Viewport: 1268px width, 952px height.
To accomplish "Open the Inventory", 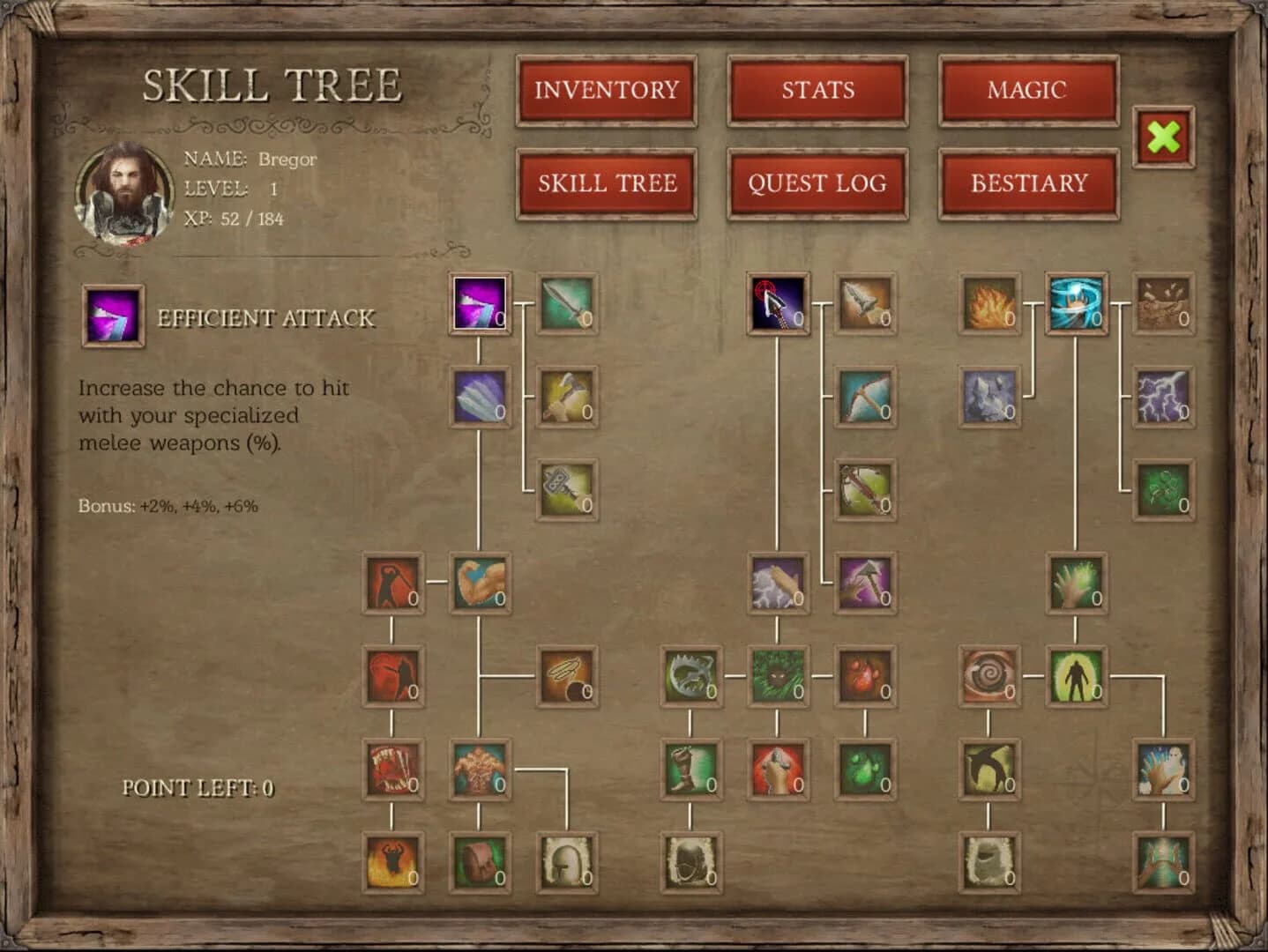I will pos(607,91).
